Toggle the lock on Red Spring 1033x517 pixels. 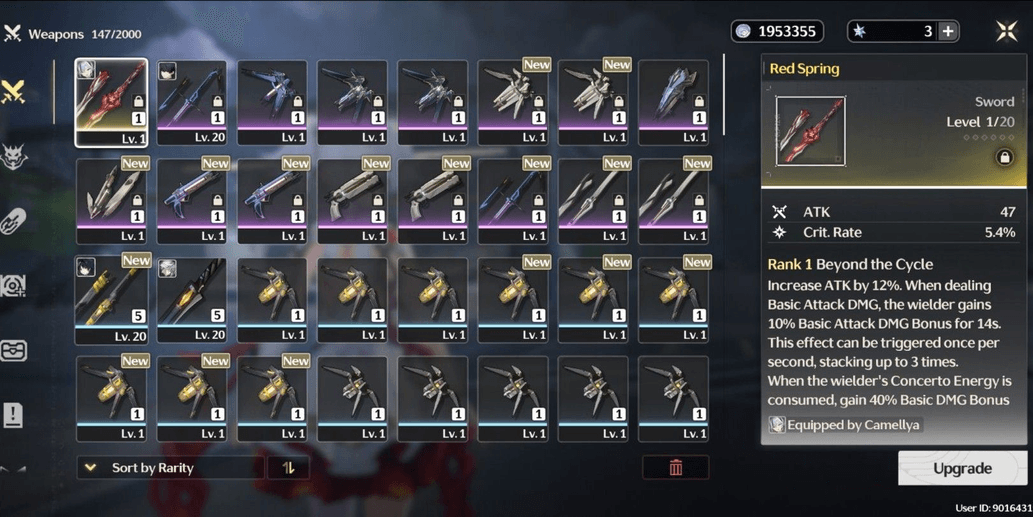(x=1004, y=158)
